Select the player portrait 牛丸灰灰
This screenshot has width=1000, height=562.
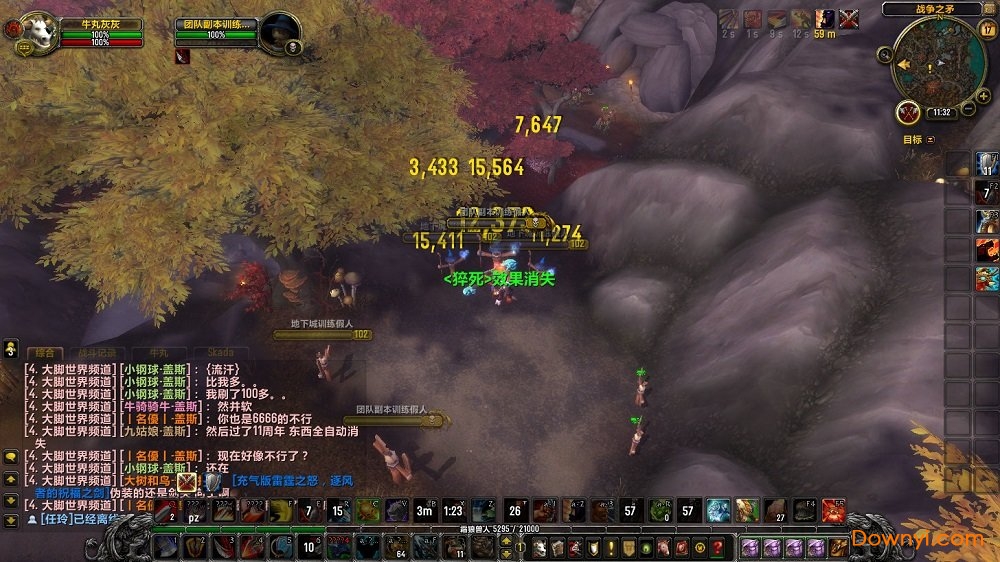(x=38, y=32)
